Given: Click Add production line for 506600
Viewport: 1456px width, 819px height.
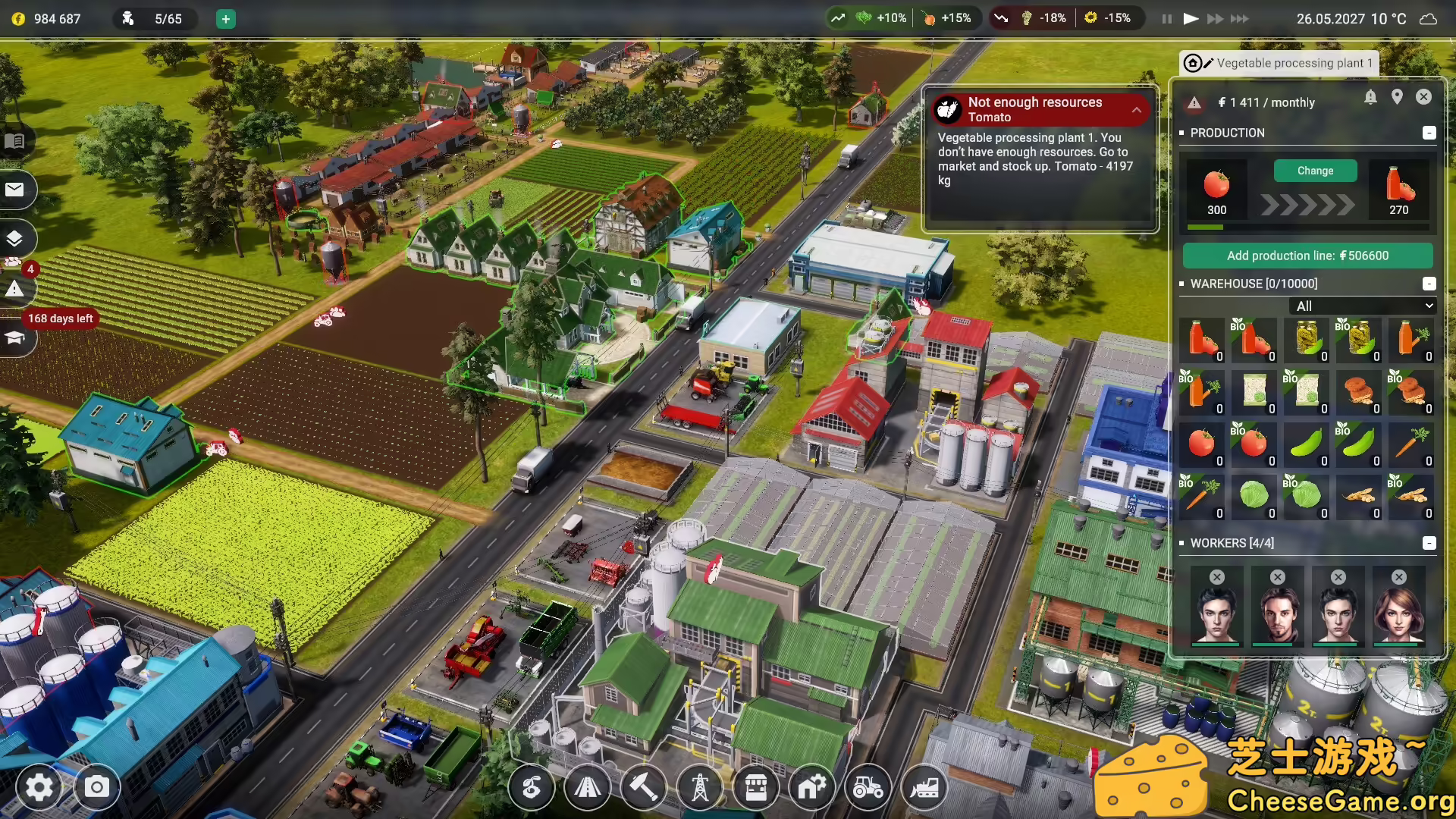Looking at the screenshot, I should coord(1308,256).
